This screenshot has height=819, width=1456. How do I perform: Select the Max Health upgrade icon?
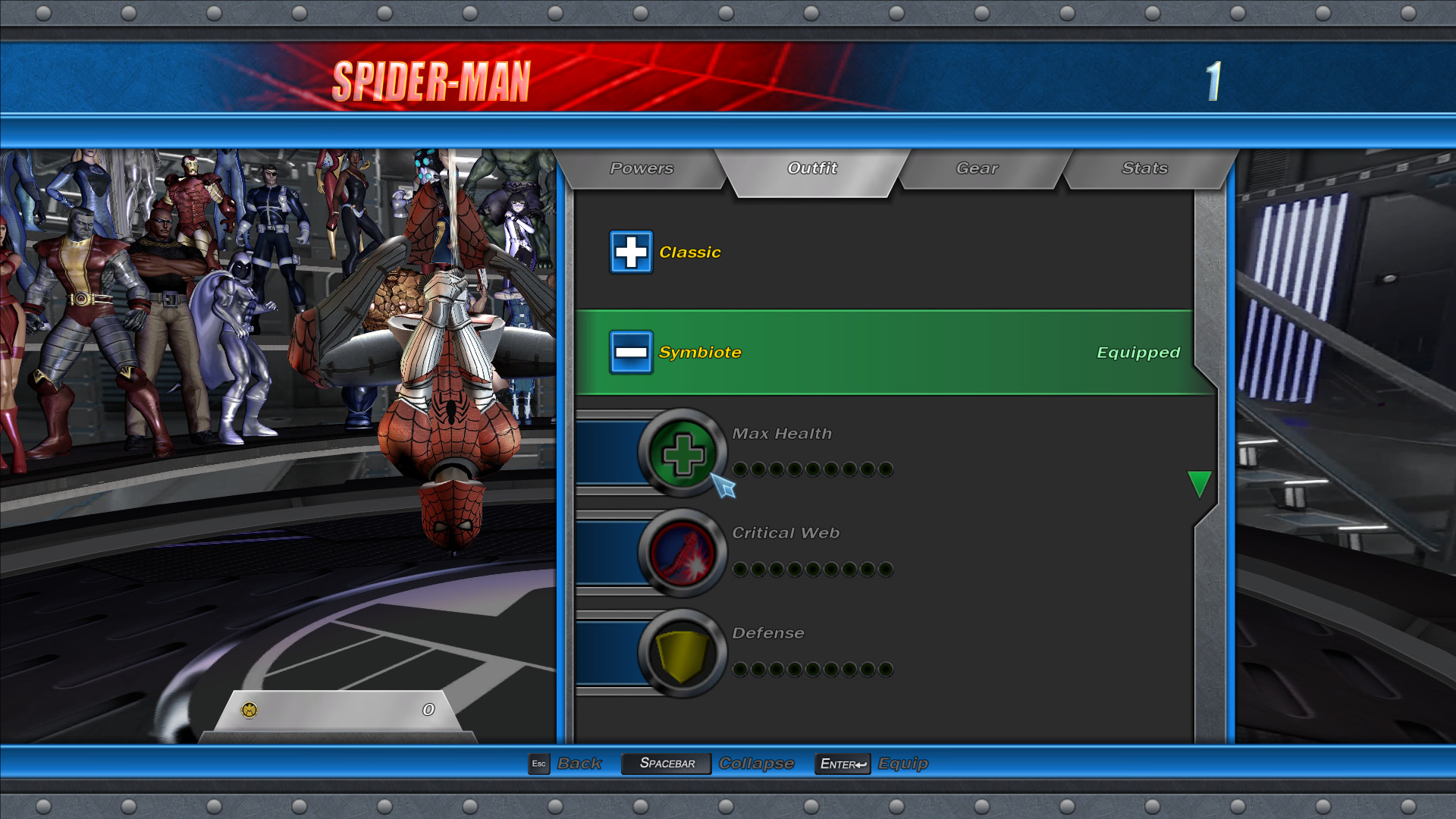(x=682, y=453)
